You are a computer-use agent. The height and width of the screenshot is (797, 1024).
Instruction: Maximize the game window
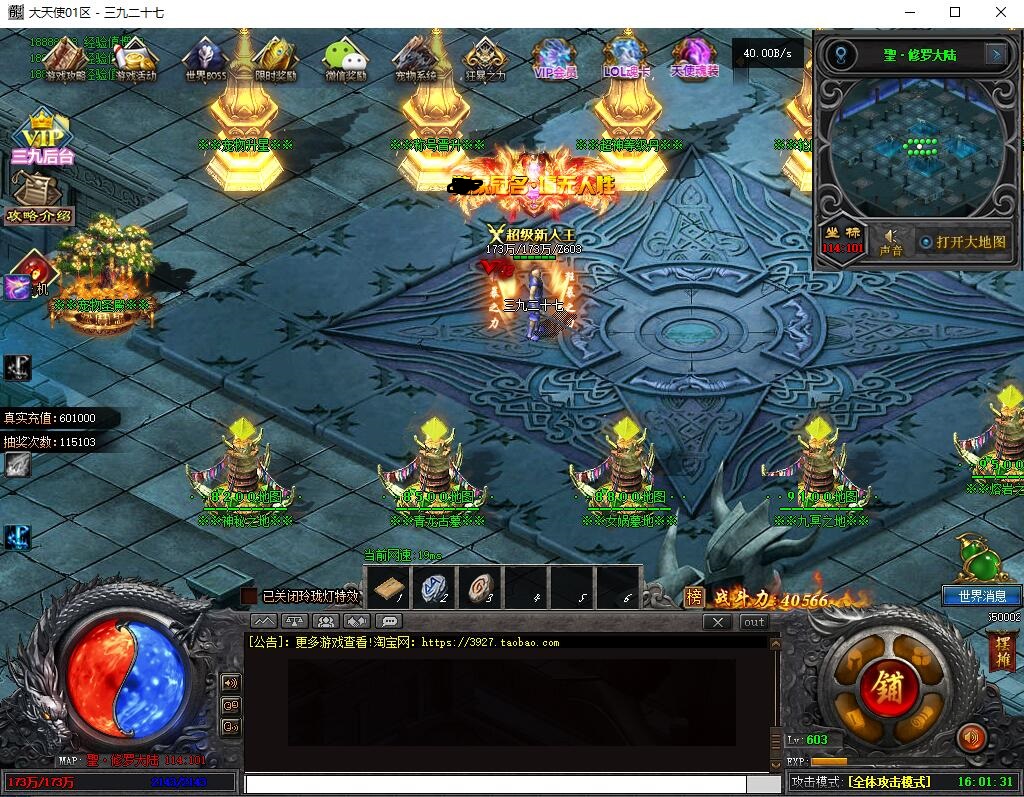pos(955,12)
